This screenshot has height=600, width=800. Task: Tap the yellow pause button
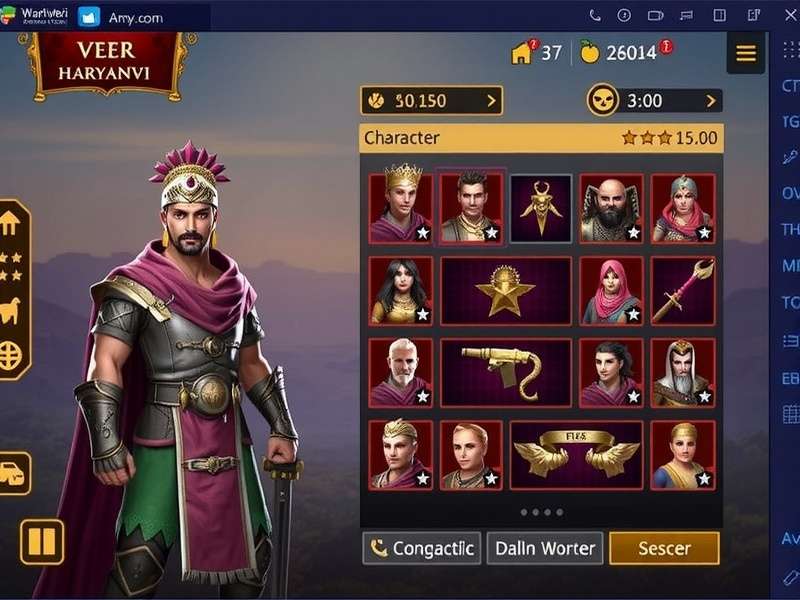tap(42, 542)
